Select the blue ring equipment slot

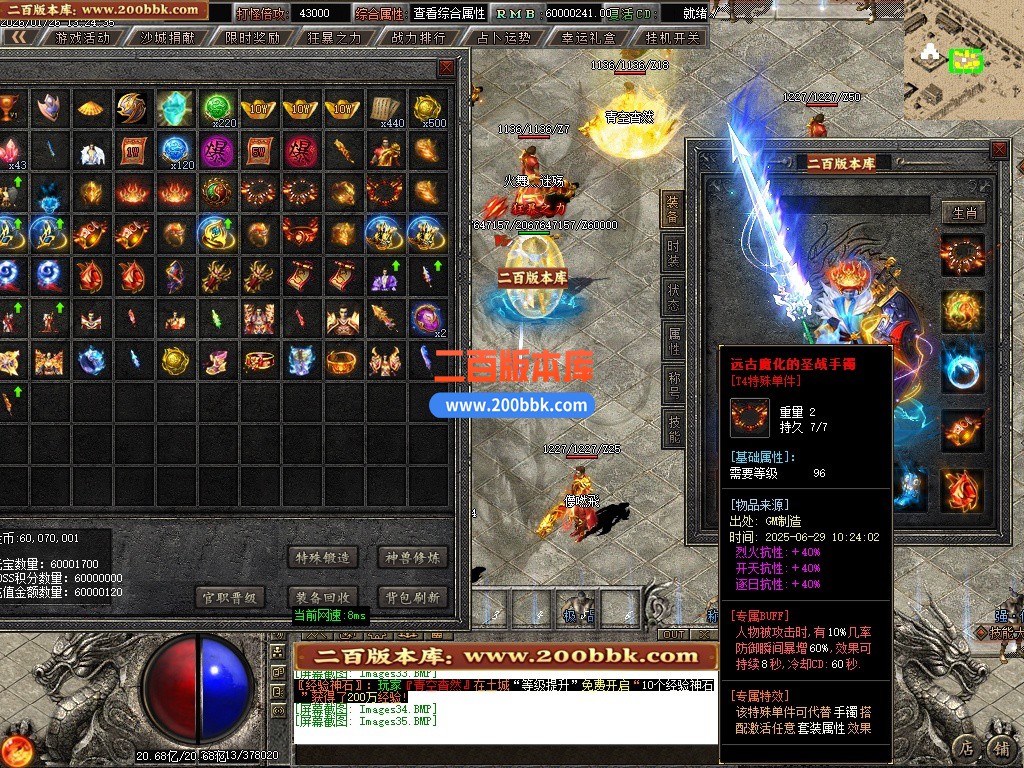[x=962, y=369]
